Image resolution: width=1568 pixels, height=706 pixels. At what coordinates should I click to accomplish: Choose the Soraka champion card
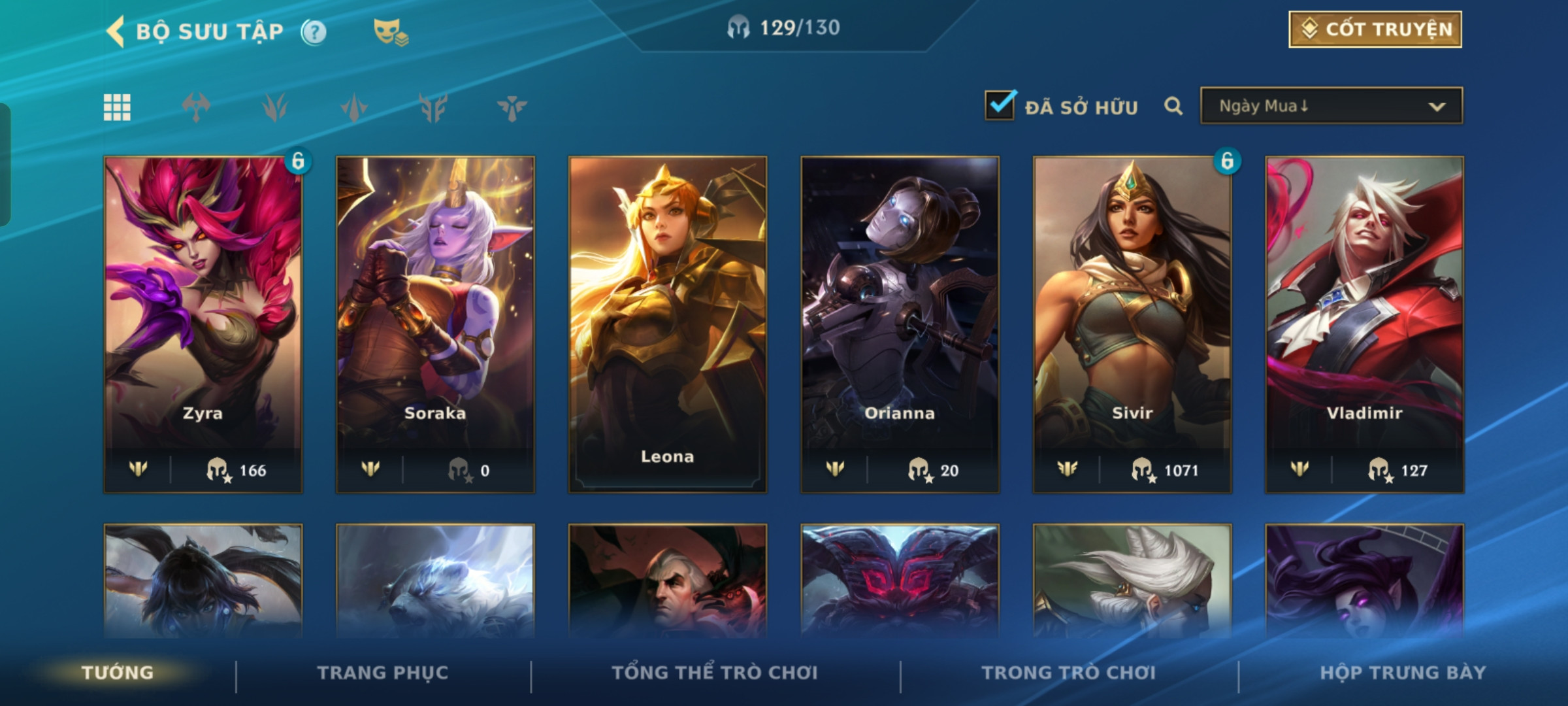click(435, 324)
